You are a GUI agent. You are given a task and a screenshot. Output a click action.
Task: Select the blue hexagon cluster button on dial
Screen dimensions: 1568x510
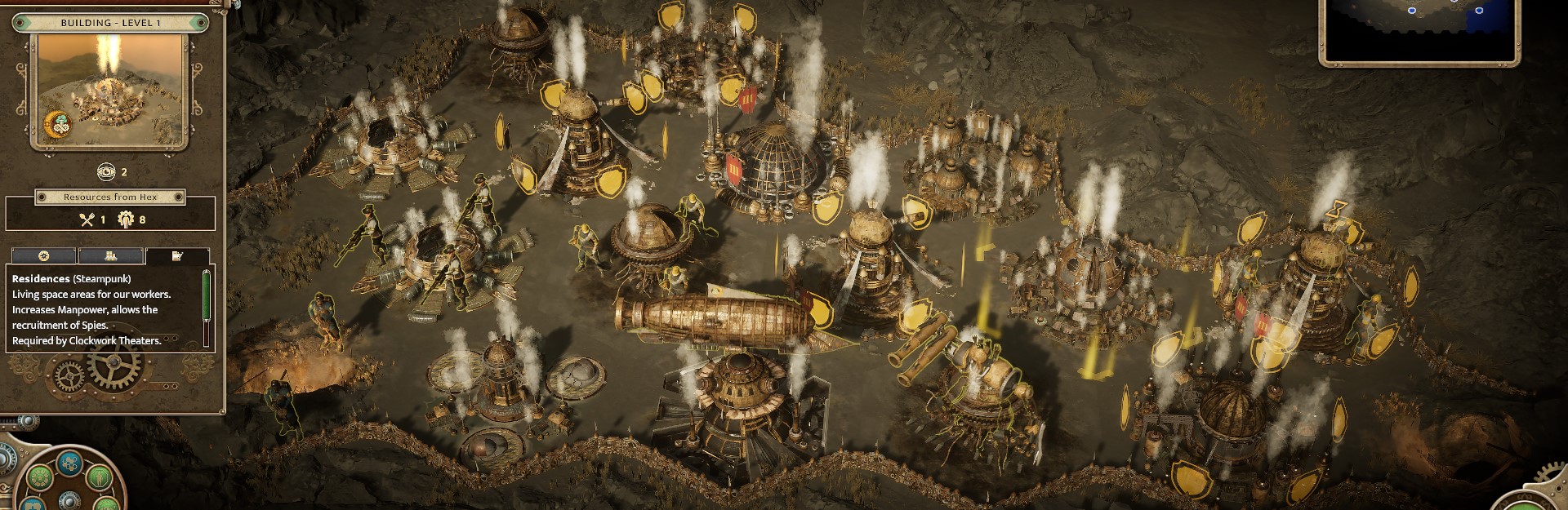click(x=70, y=464)
